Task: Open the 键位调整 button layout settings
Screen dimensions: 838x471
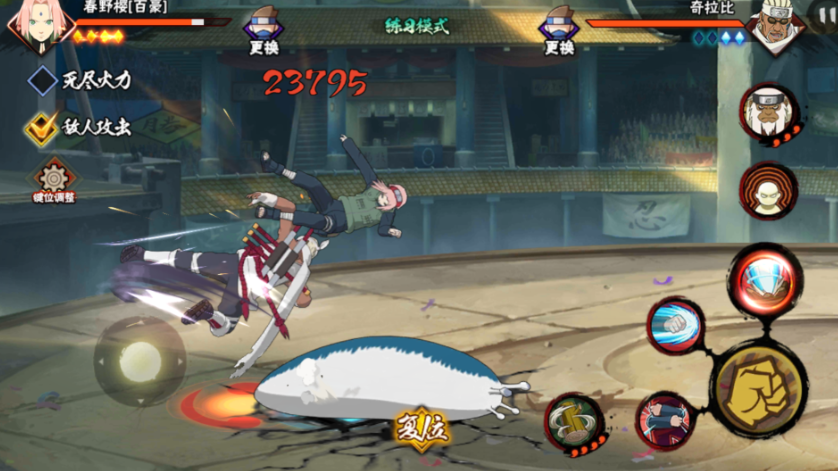Action: (x=54, y=182)
